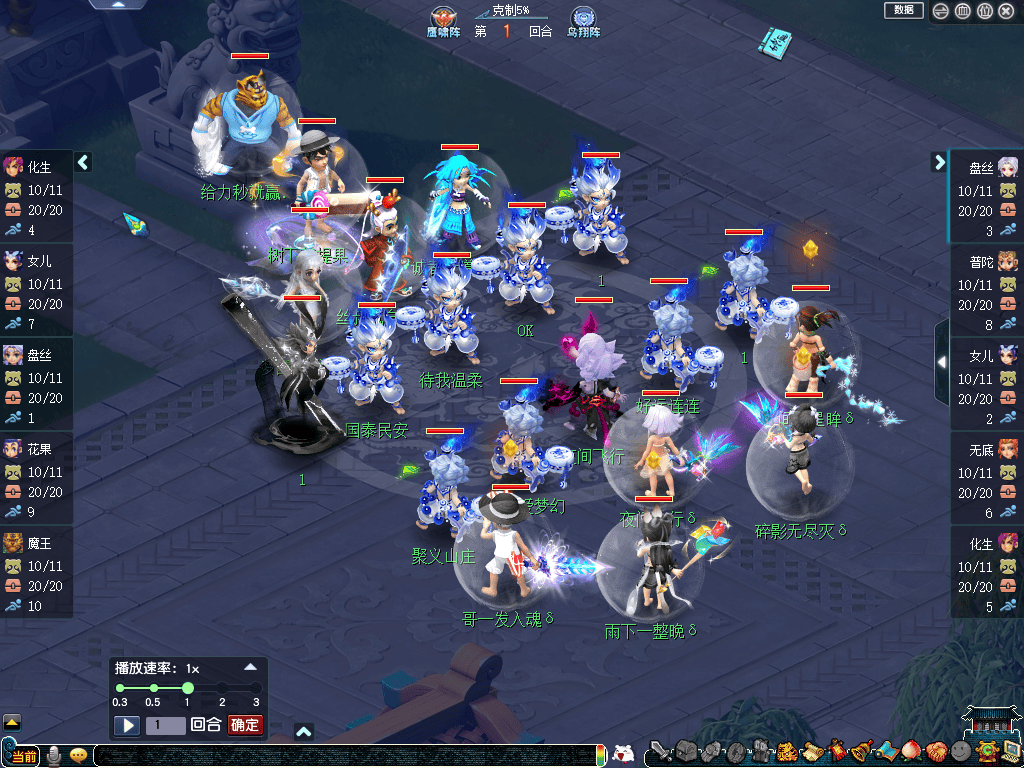This screenshot has height=768, width=1024.
Task: Open the 数据 data panel
Action: click(903, 10)
